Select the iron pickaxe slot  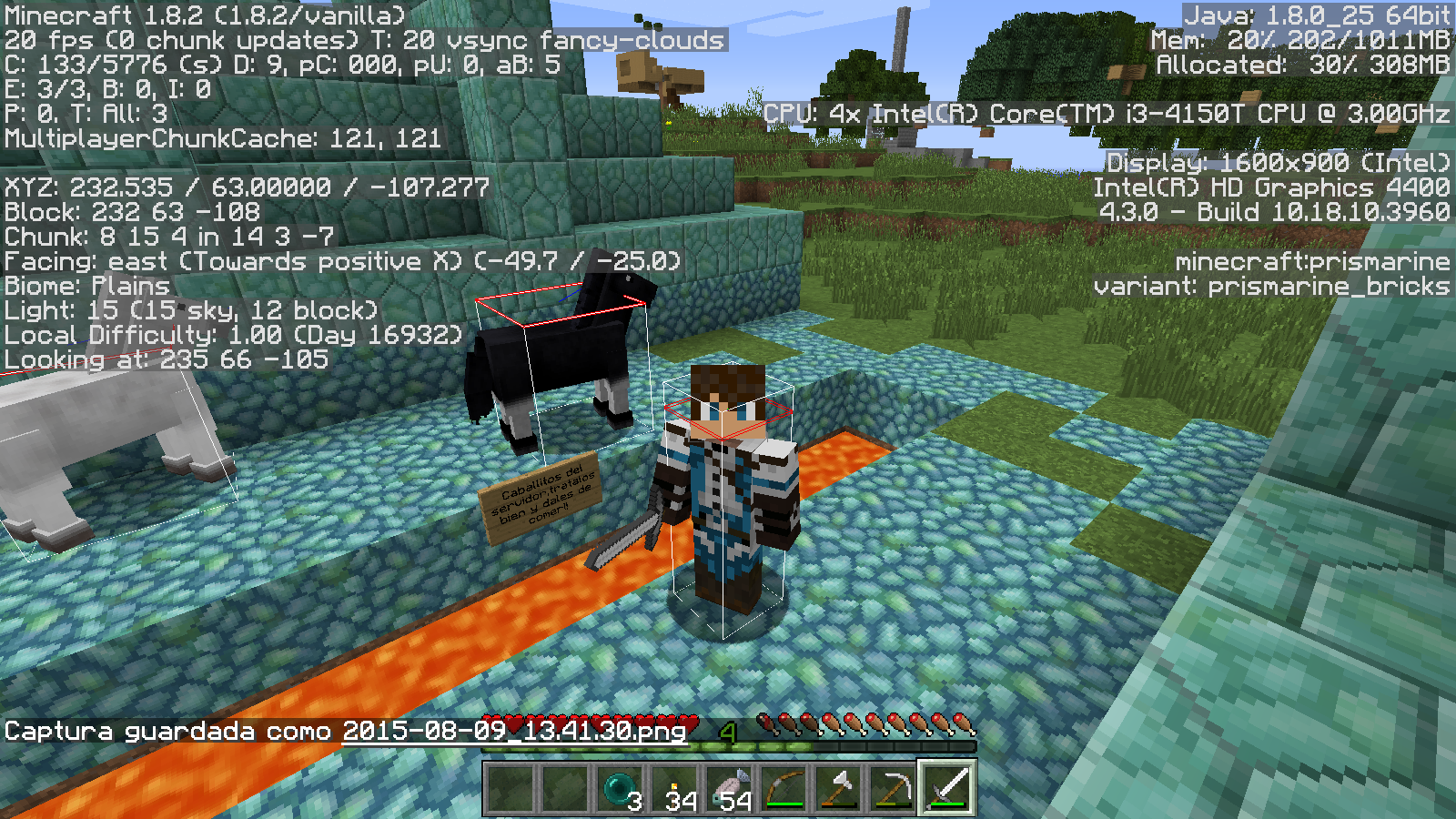(893, 788)
